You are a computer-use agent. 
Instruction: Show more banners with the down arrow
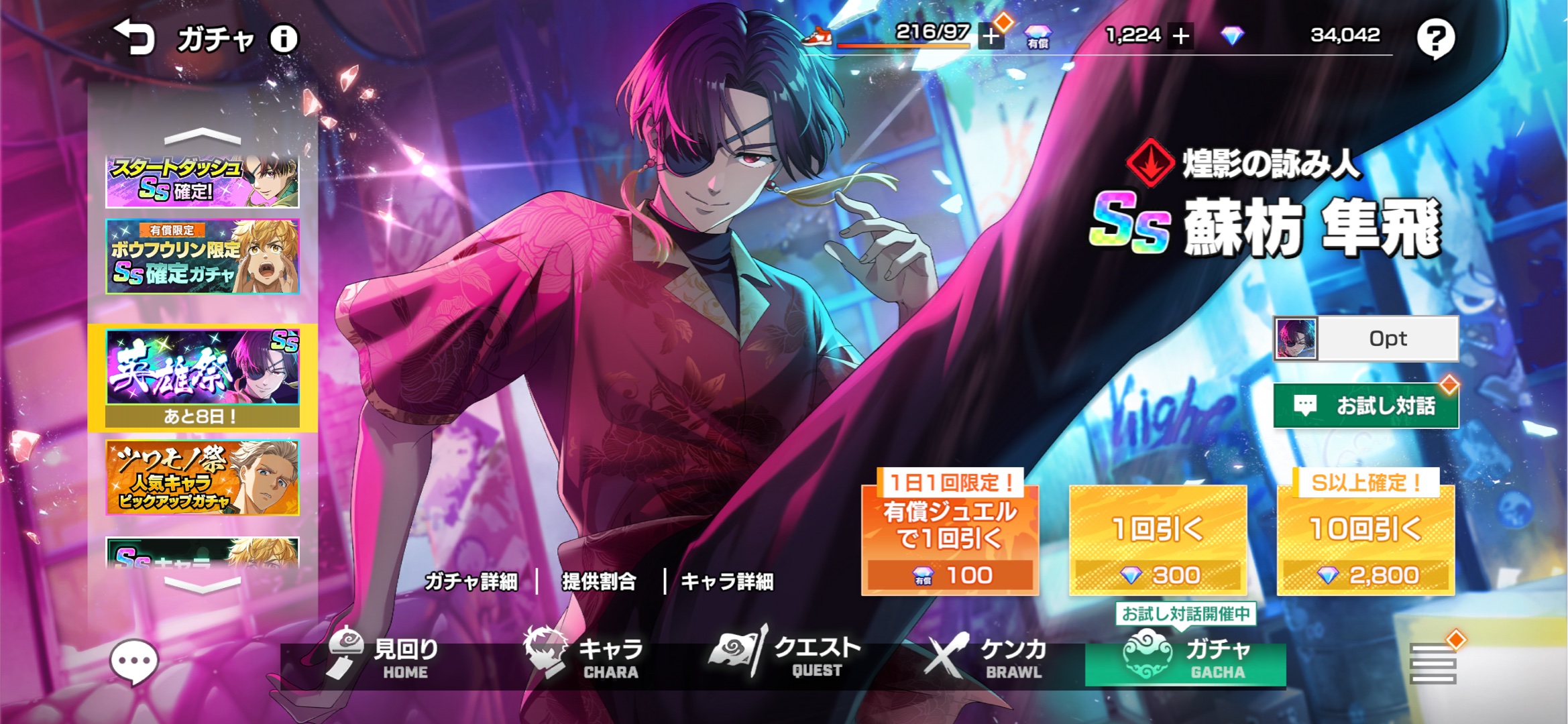[x=202, y=585]
